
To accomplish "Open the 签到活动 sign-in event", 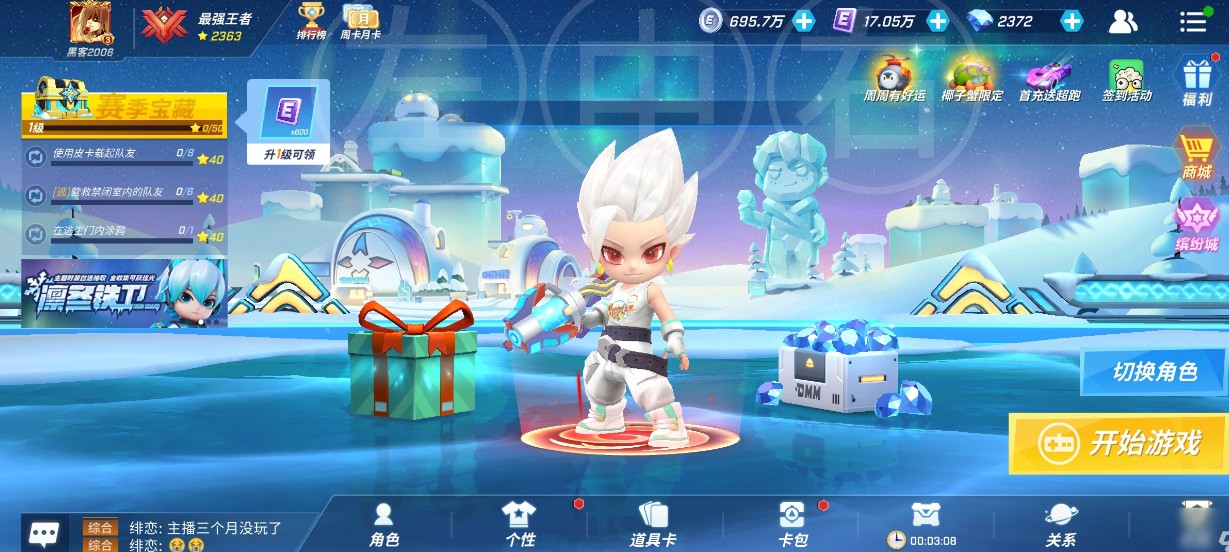I will 1127,80.
